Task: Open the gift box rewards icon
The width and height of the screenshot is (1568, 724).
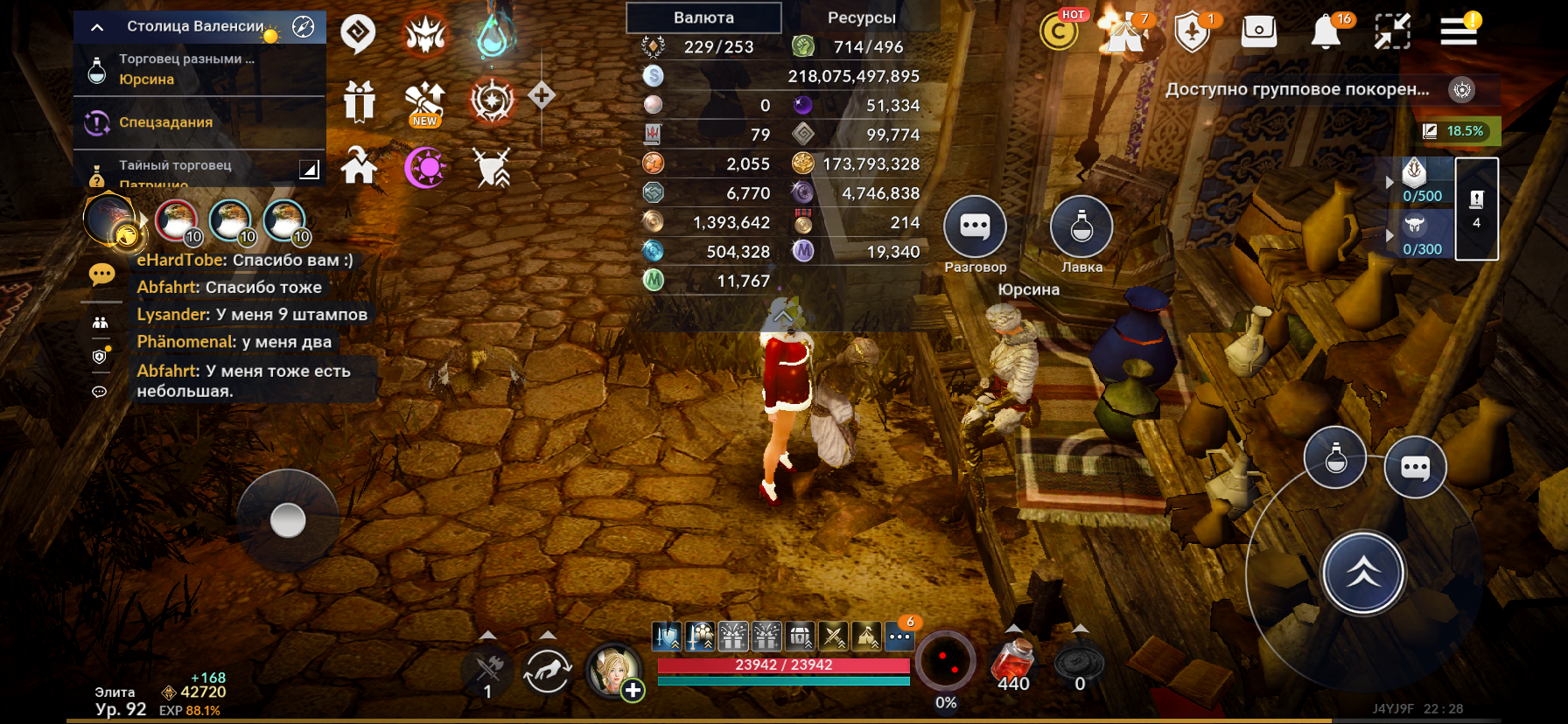Action: [x=359, y=101]
